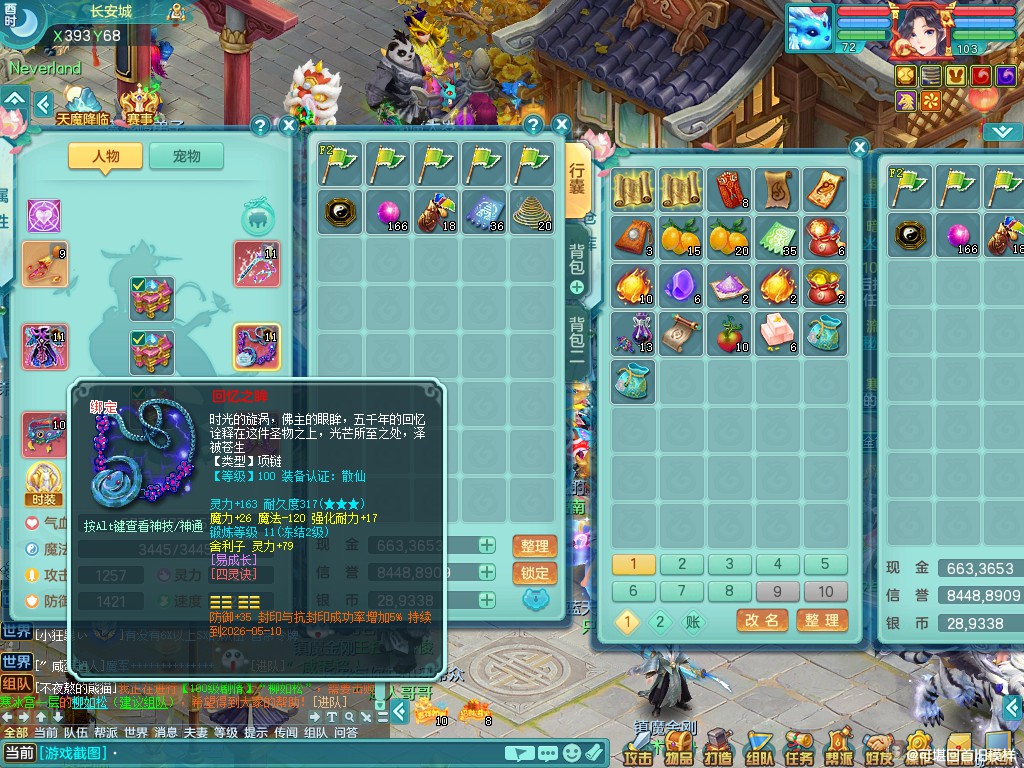This screenshot has width=1024, height=768.
Task: Open the 任务 (quest) menu
Action: coord(798,746)
